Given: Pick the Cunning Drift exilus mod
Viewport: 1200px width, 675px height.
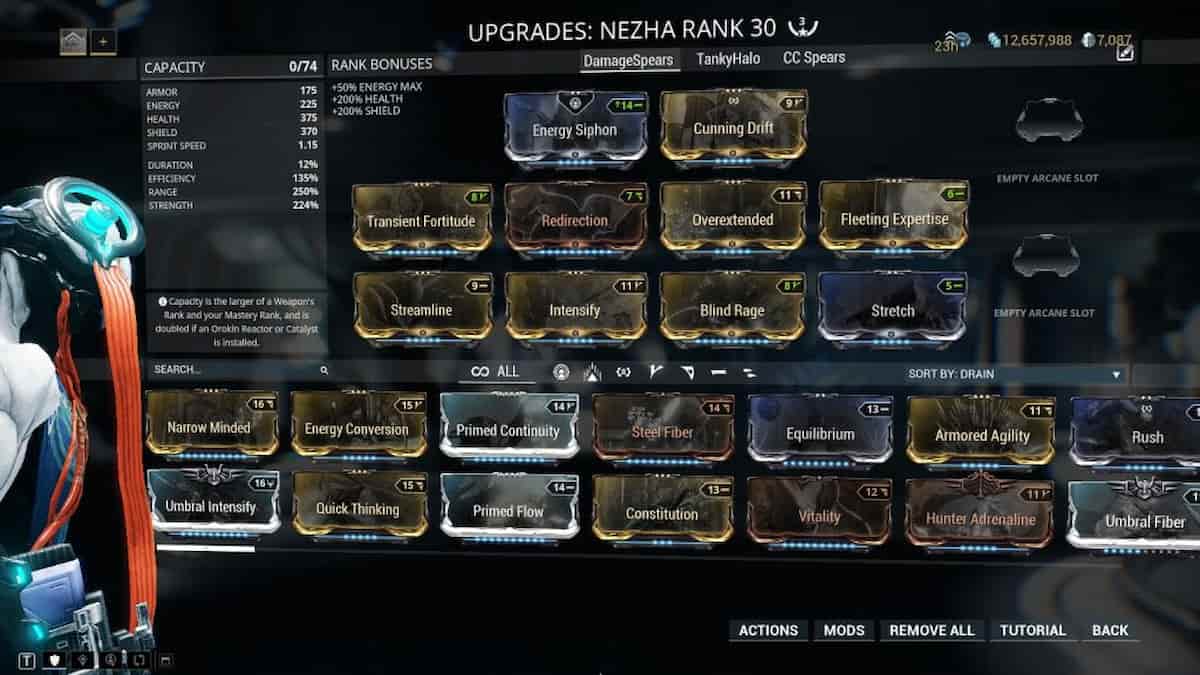Looking at the screenshot, I should [733, 128].
